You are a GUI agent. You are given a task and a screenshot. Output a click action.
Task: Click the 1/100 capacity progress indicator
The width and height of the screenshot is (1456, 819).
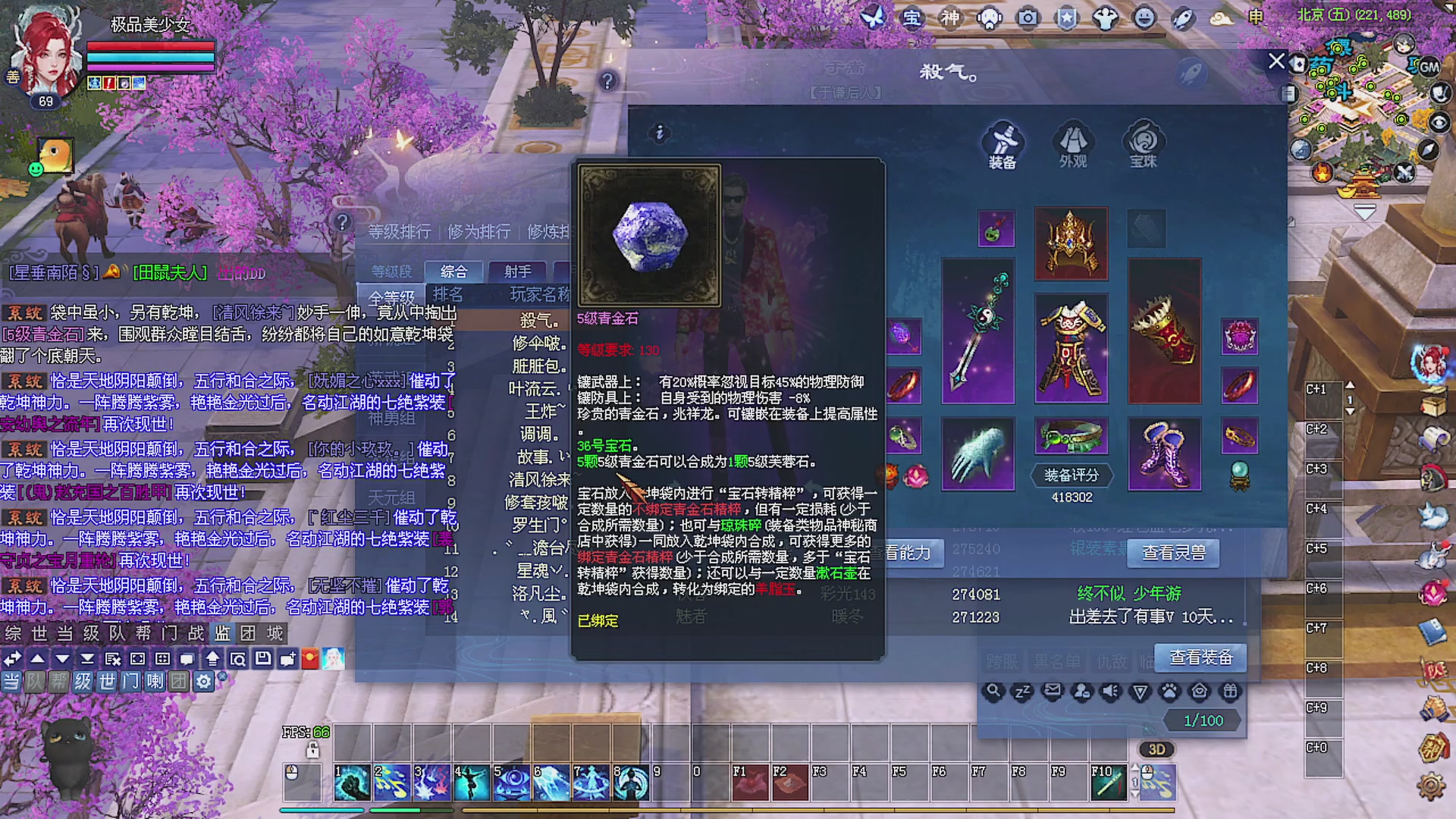coord(1203,720)
